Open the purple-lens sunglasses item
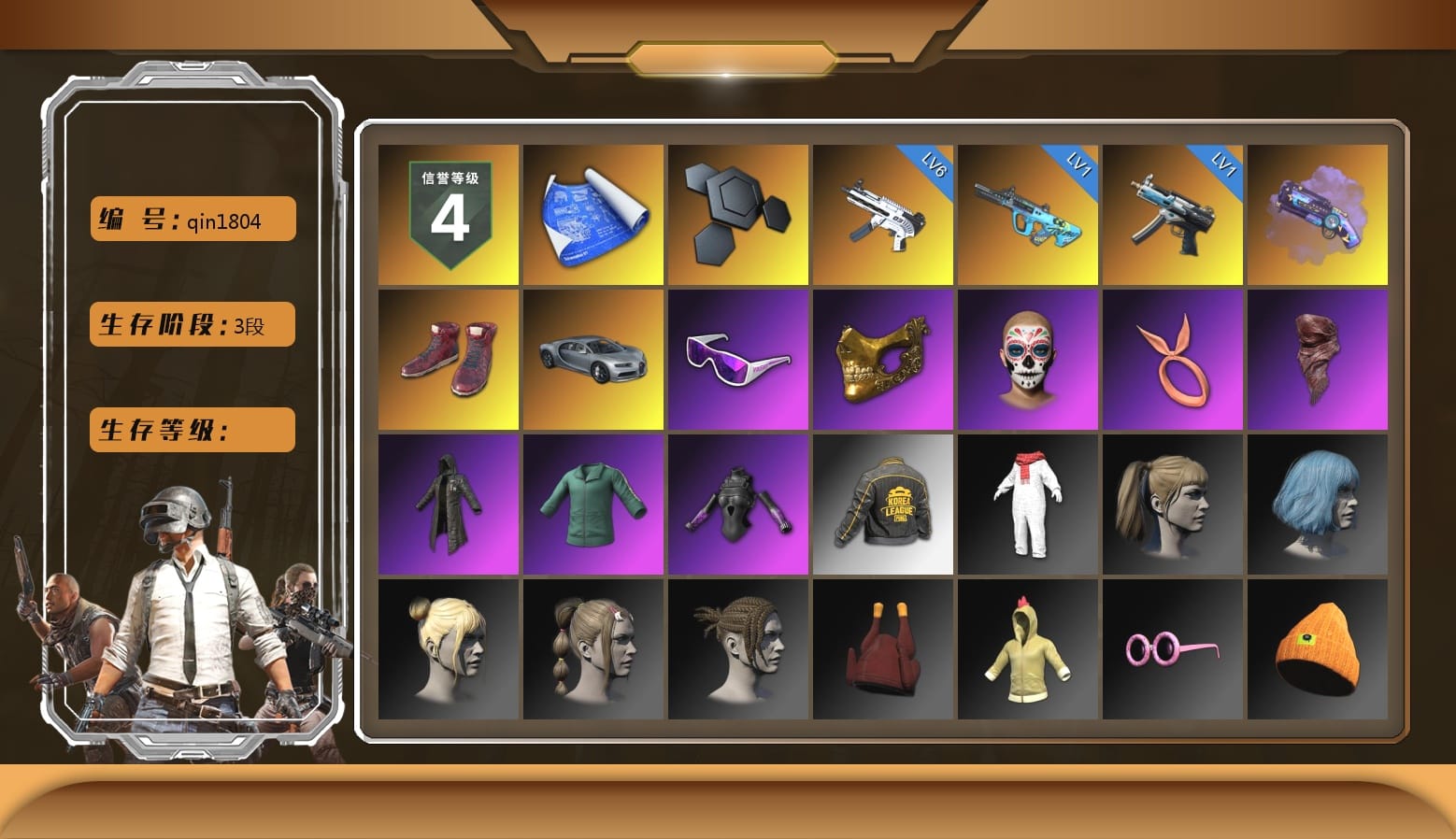This screenshot has width=1456, height=839. (x=737, y=360)
